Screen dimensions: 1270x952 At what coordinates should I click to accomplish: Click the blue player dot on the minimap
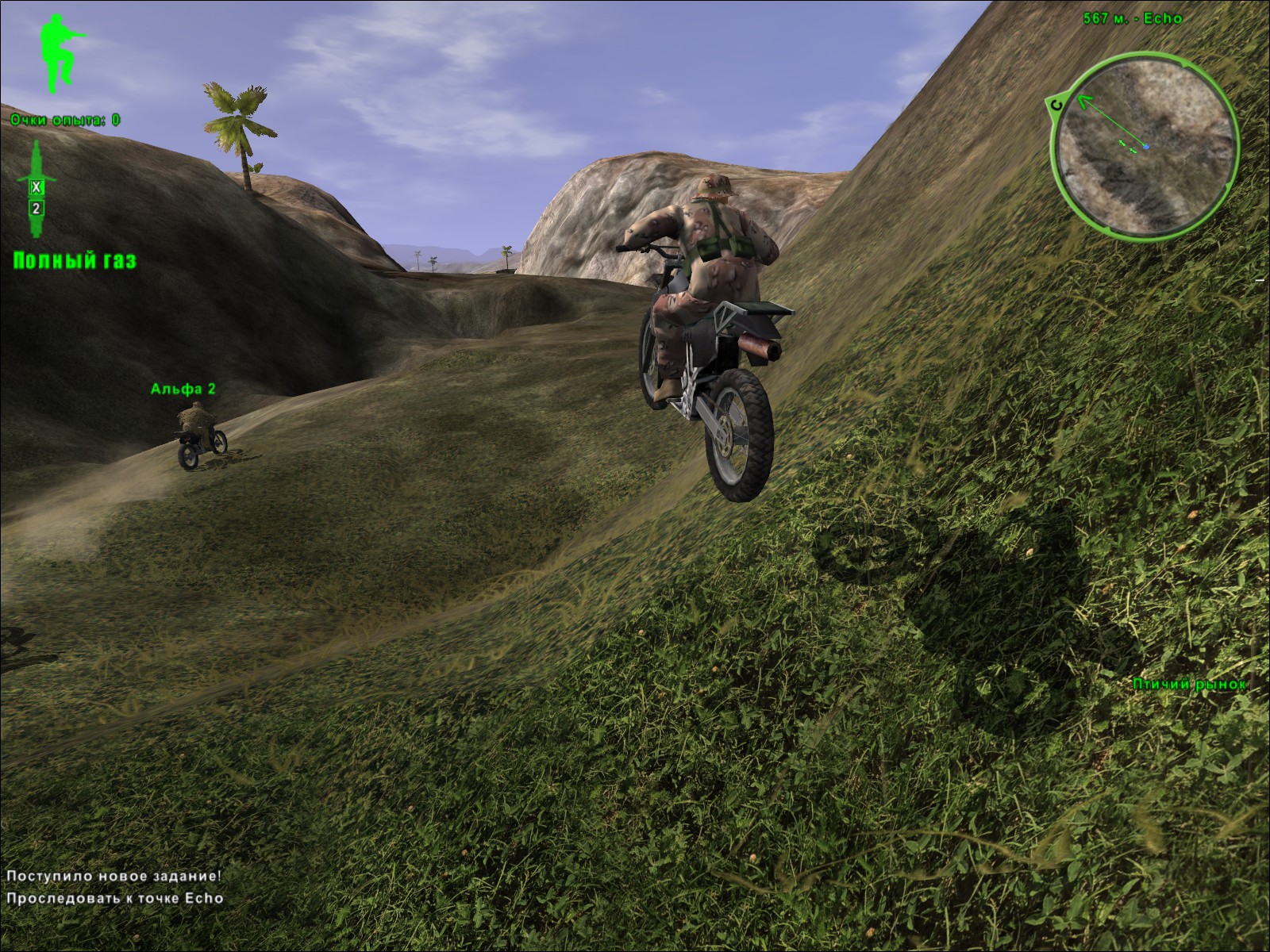[1146, 146]
